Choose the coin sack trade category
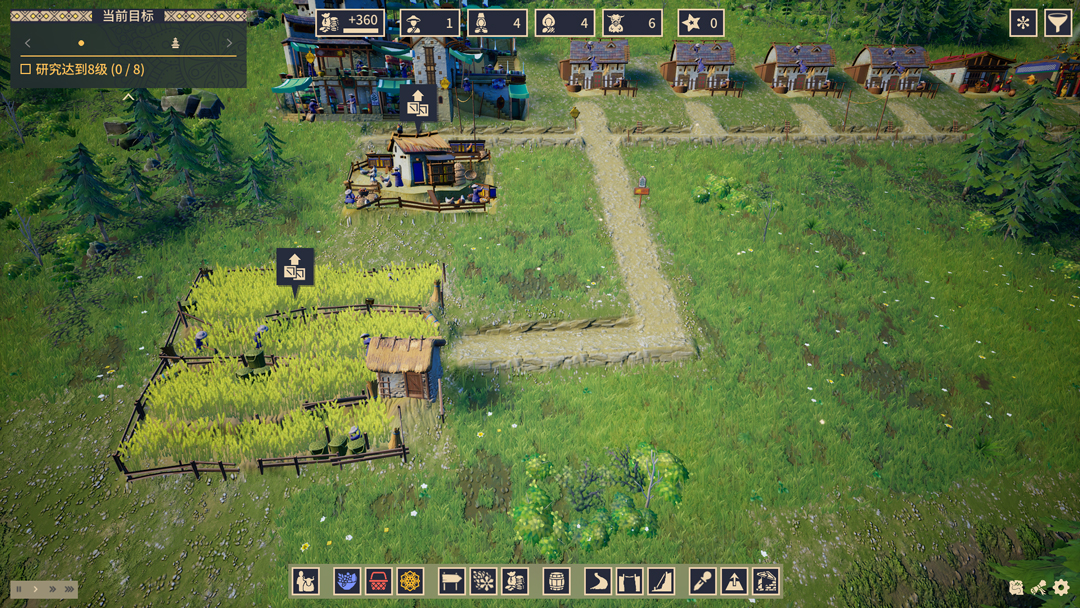1080x608 pixels. coord(515,581)
